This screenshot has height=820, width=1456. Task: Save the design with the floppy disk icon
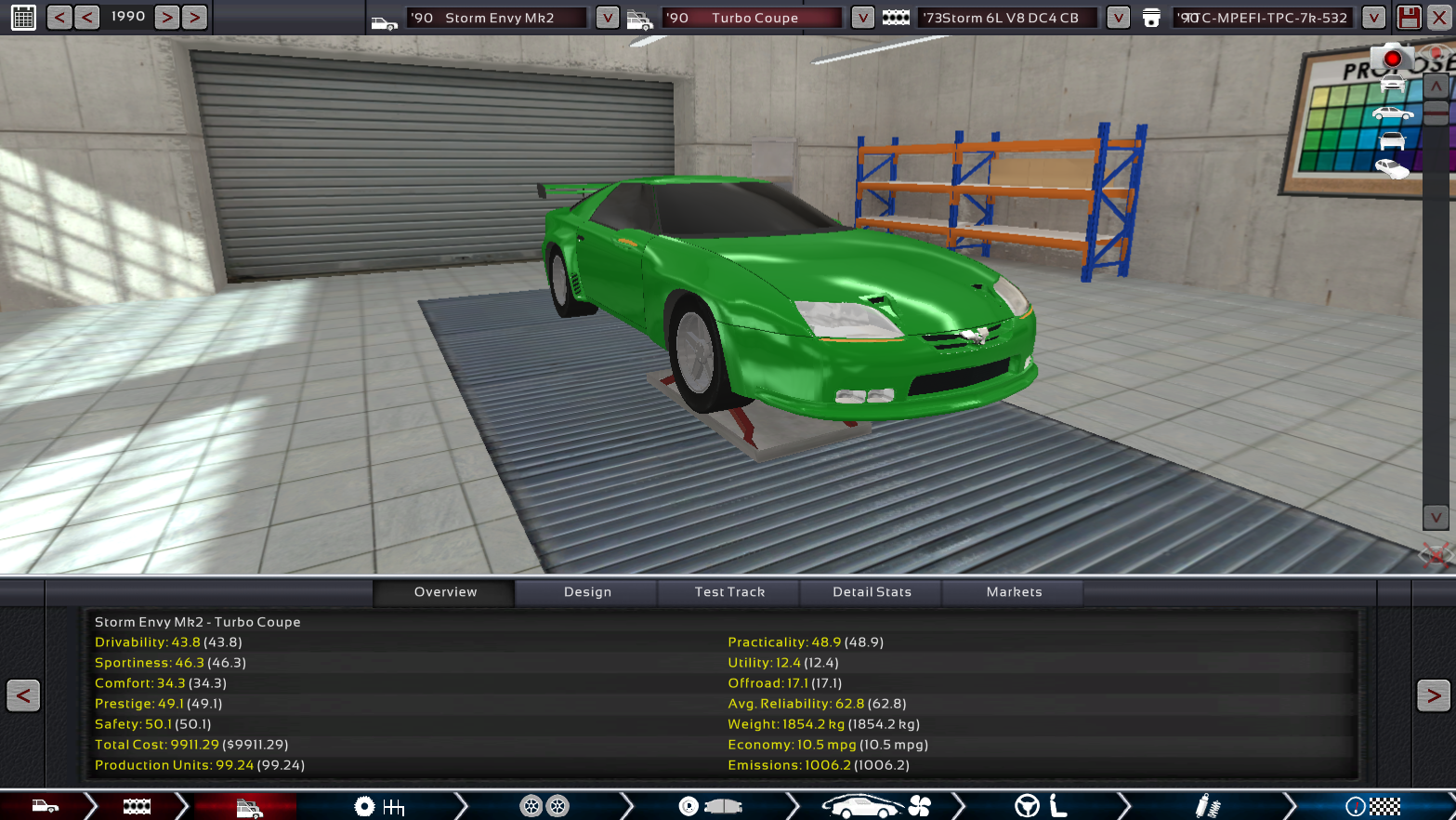pos(1409,18)
